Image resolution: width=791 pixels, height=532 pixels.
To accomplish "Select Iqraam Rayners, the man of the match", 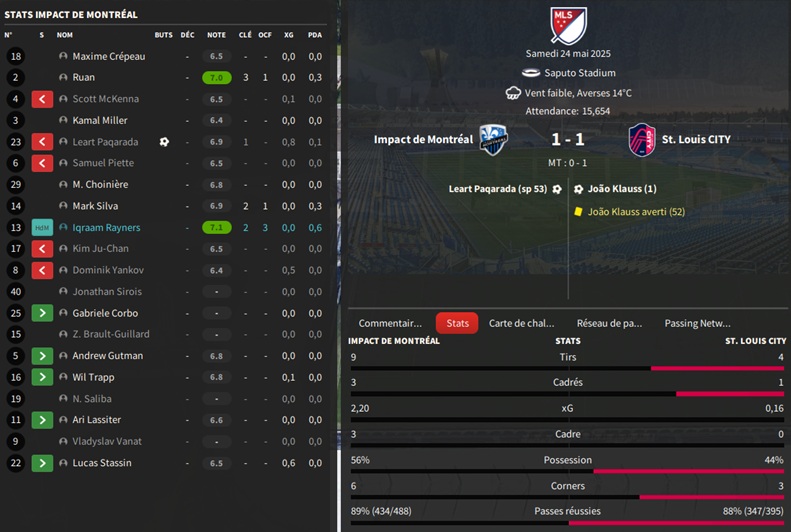I will [x=106, y=228].
